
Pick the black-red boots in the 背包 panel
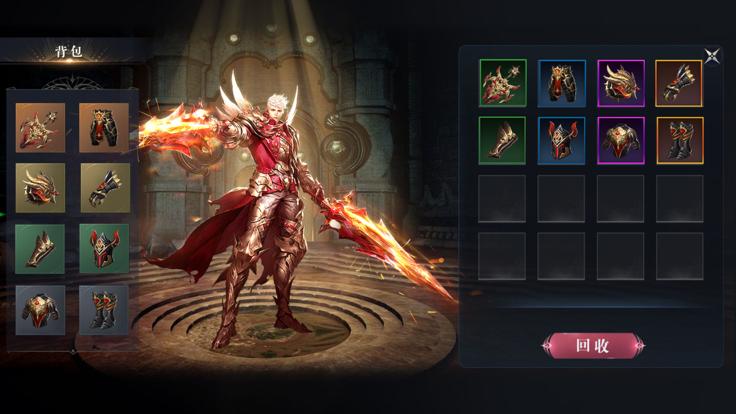pyautogui.click(x=104, y=309)
